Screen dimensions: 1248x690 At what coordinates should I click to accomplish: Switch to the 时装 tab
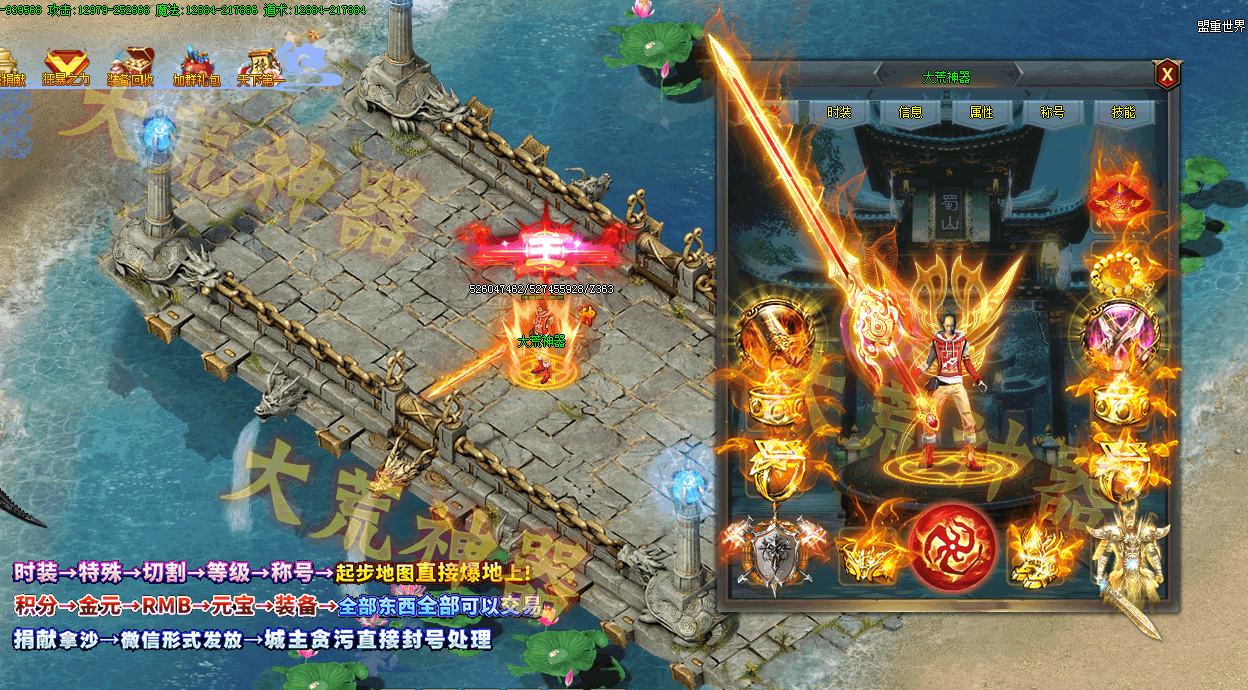[838, 112]
